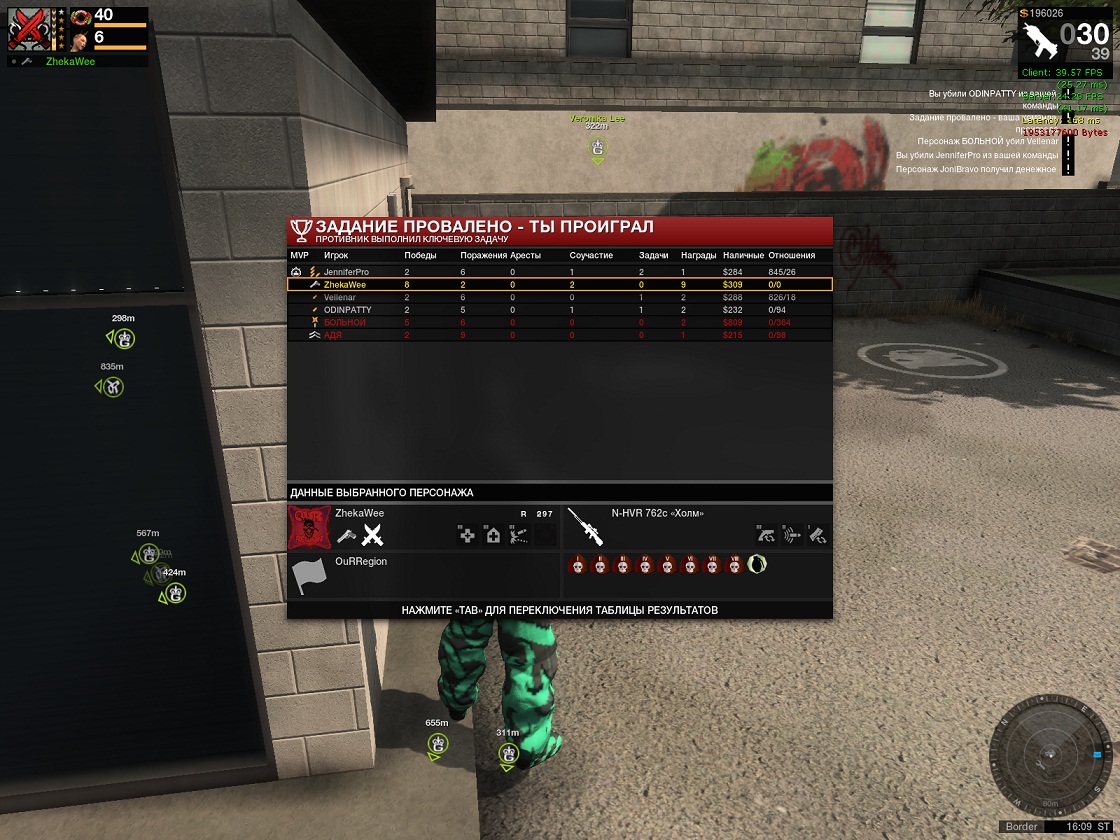
Task: Click the rocket launcher weapon icon by ammo
Action: point(1038,42)
